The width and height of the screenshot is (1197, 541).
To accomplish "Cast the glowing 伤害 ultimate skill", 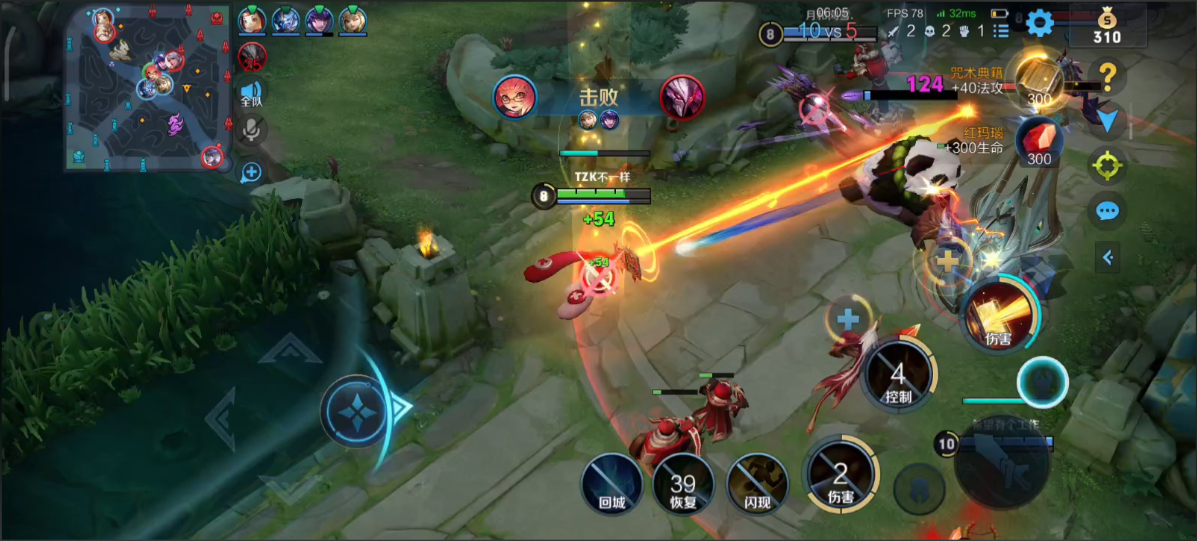I will click(x=997, y=315).
